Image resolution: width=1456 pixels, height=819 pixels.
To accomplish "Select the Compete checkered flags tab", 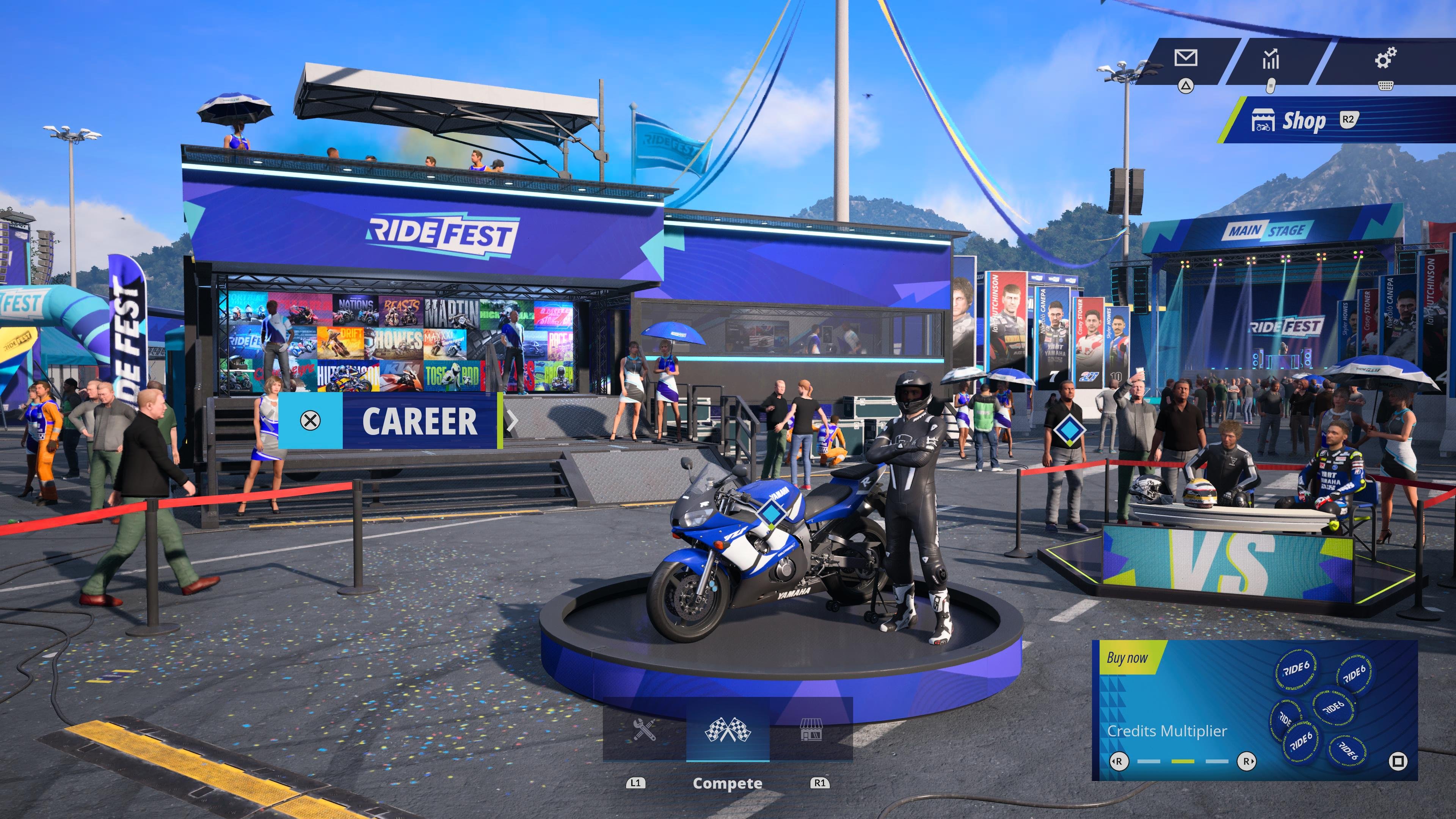I will pyautogui.click(x=728, y=730).
